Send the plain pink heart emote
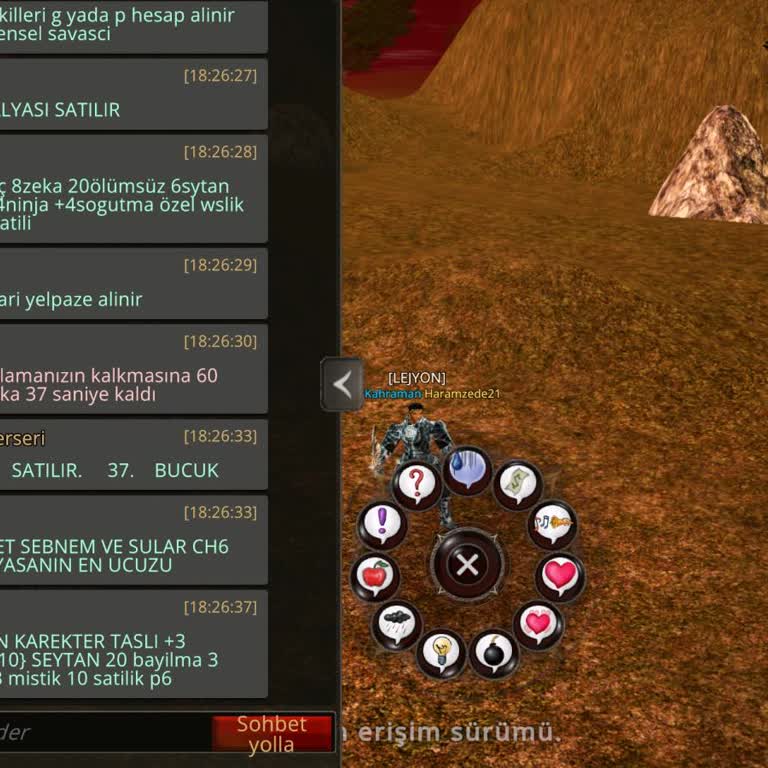This screenshot has height=768, width=768. (560, 576)
